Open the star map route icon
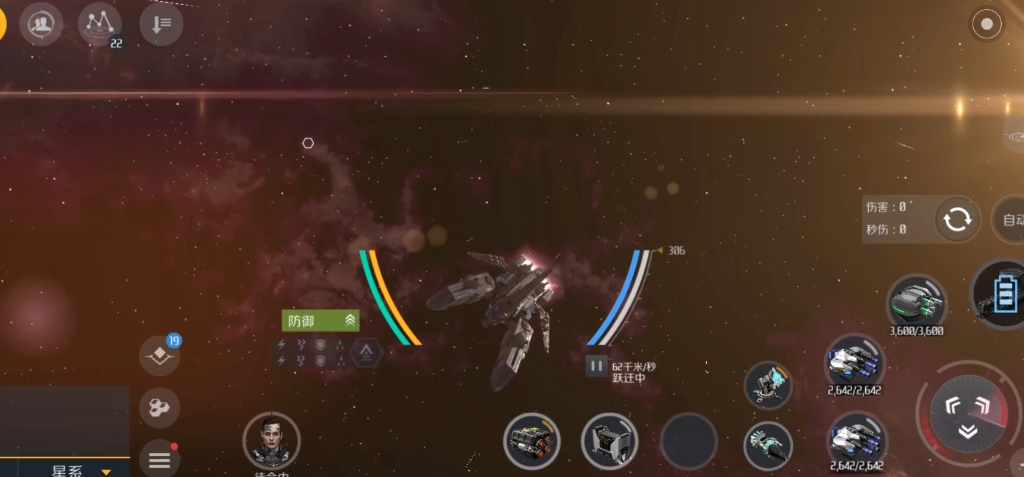This screenshot has width=1024, height=477. 99,22
